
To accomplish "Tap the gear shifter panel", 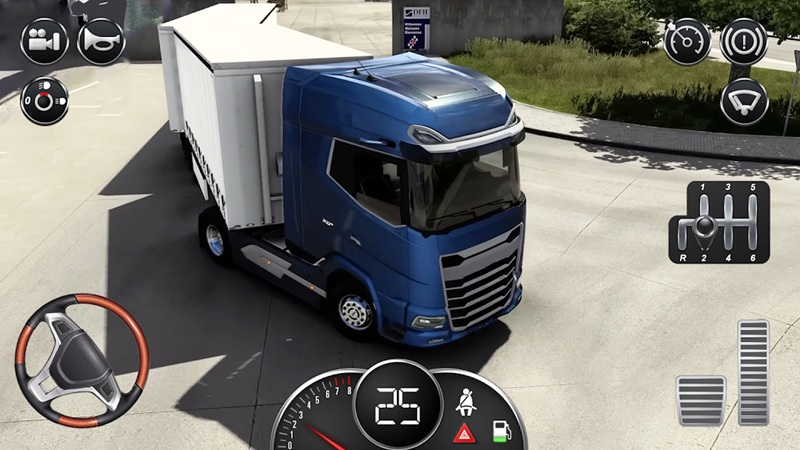I will (x=719, y=222).
